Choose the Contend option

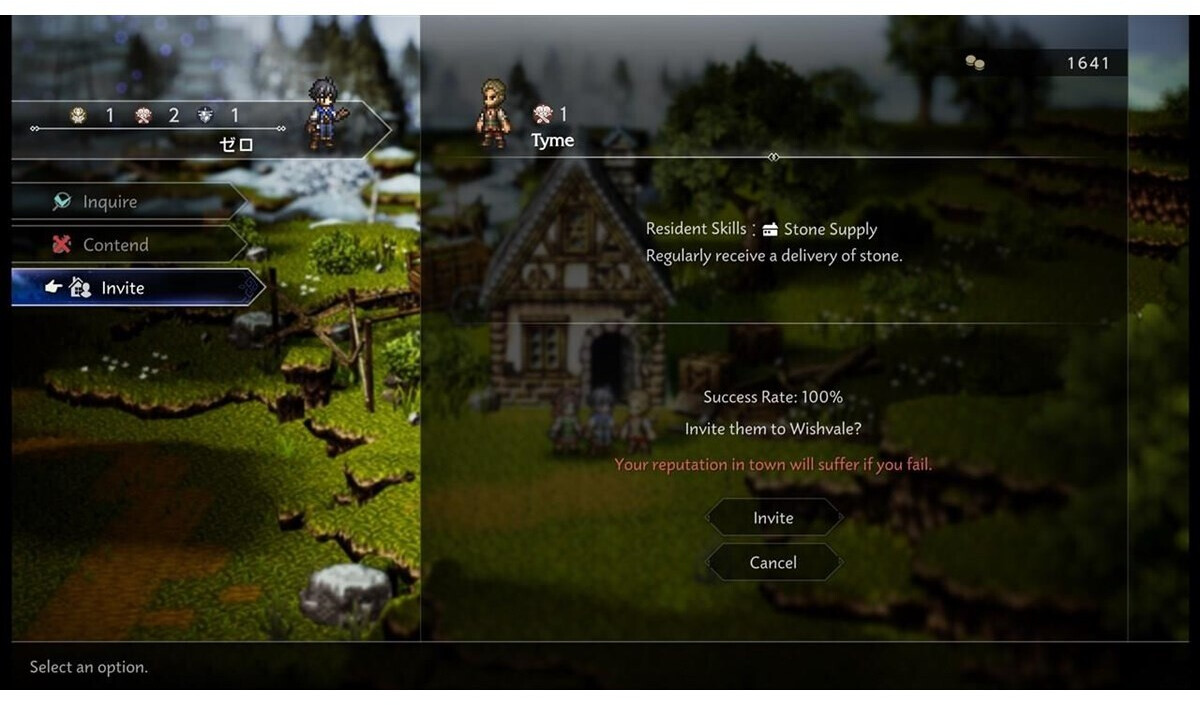point(115,245)
